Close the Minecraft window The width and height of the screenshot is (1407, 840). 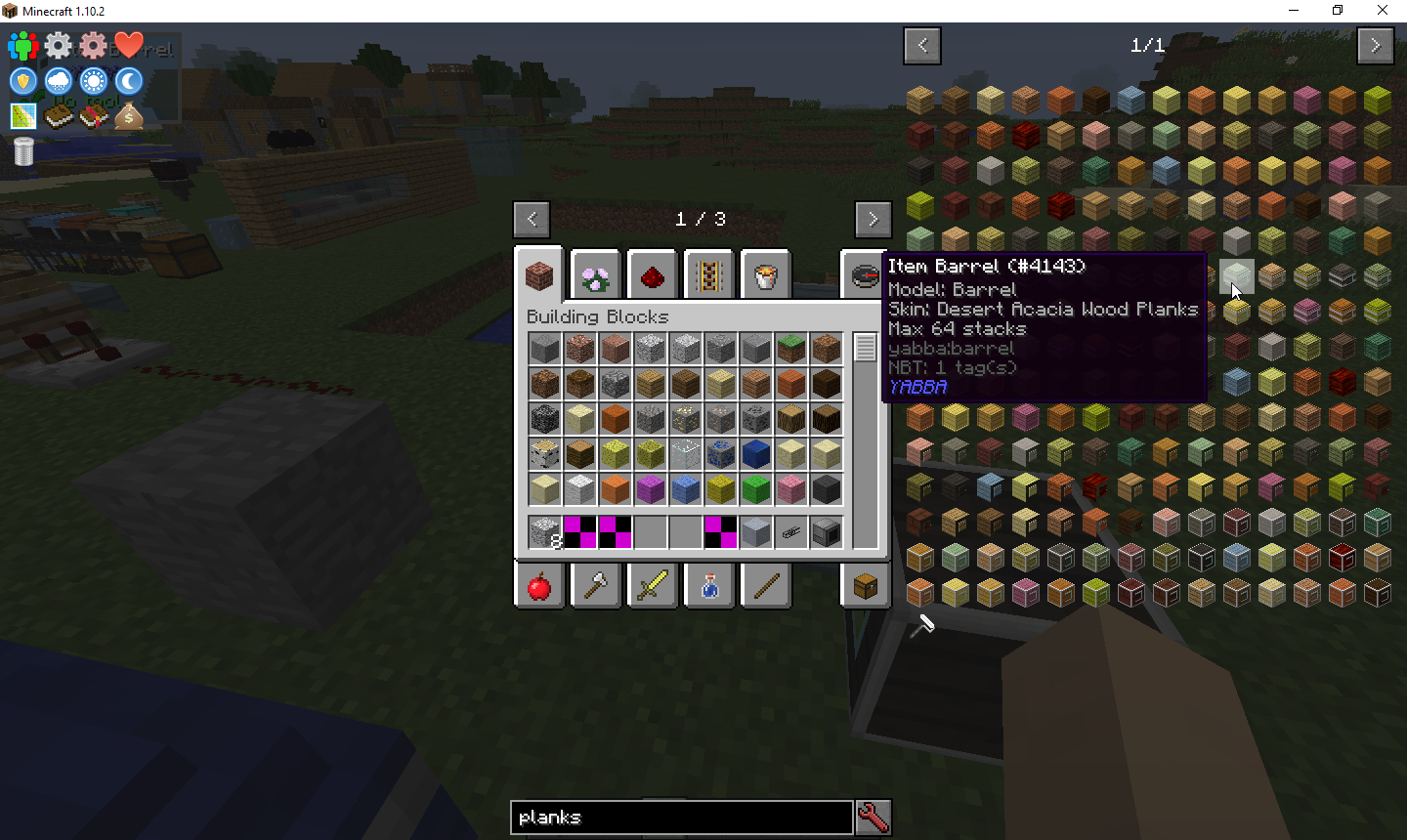tap(1382, 11)
